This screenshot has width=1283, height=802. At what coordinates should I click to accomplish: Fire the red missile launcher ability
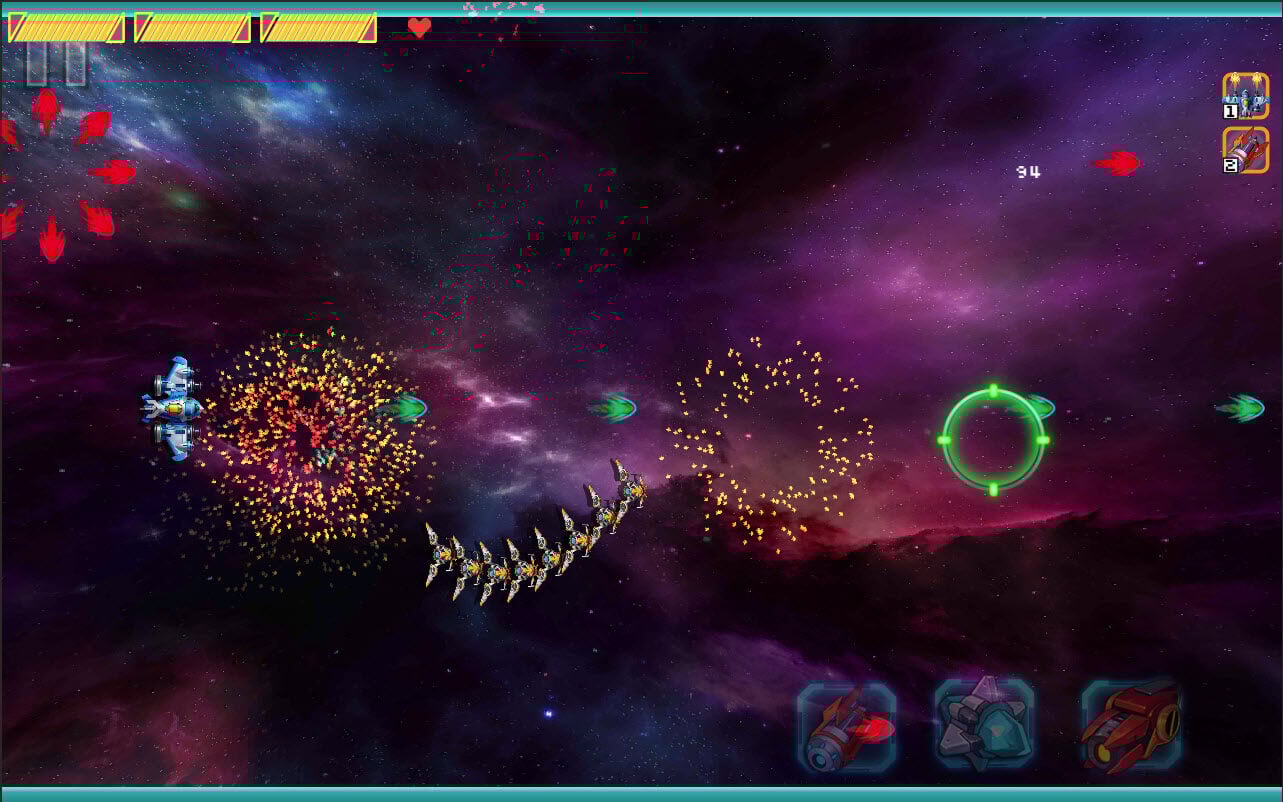click(846, 727)
